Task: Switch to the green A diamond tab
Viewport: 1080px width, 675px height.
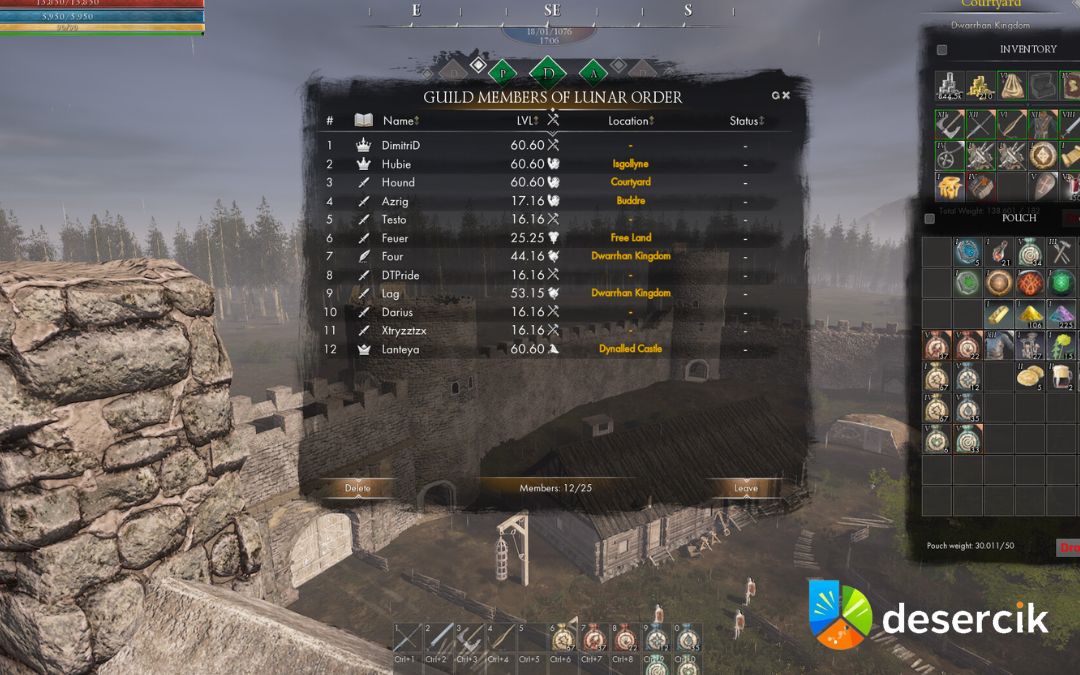Action: pyautogui.click(x=594, y=72)
